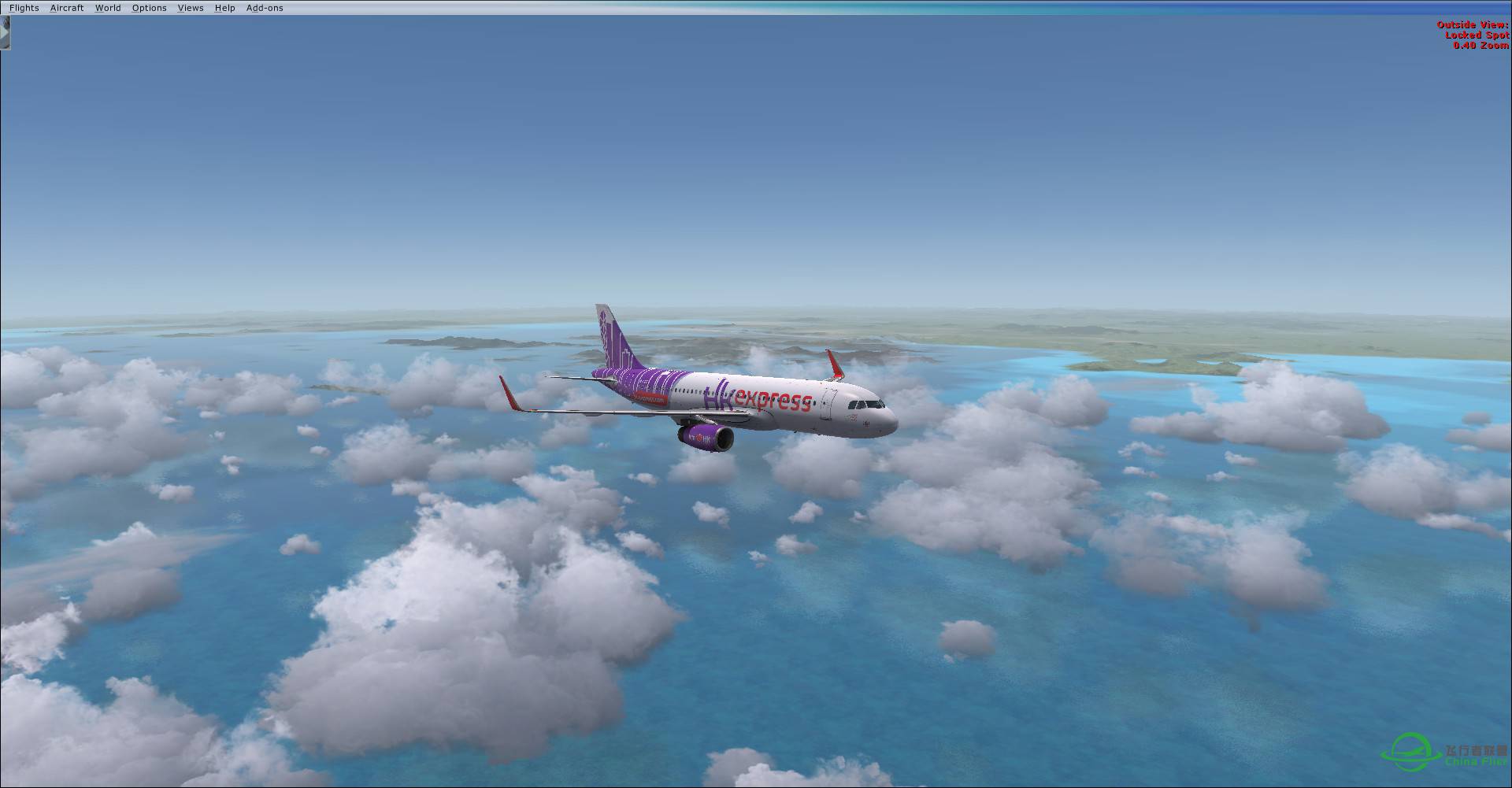This screenshot has height=788, width=1512.
Task: Open the World menu
Action: click(108, 7)
